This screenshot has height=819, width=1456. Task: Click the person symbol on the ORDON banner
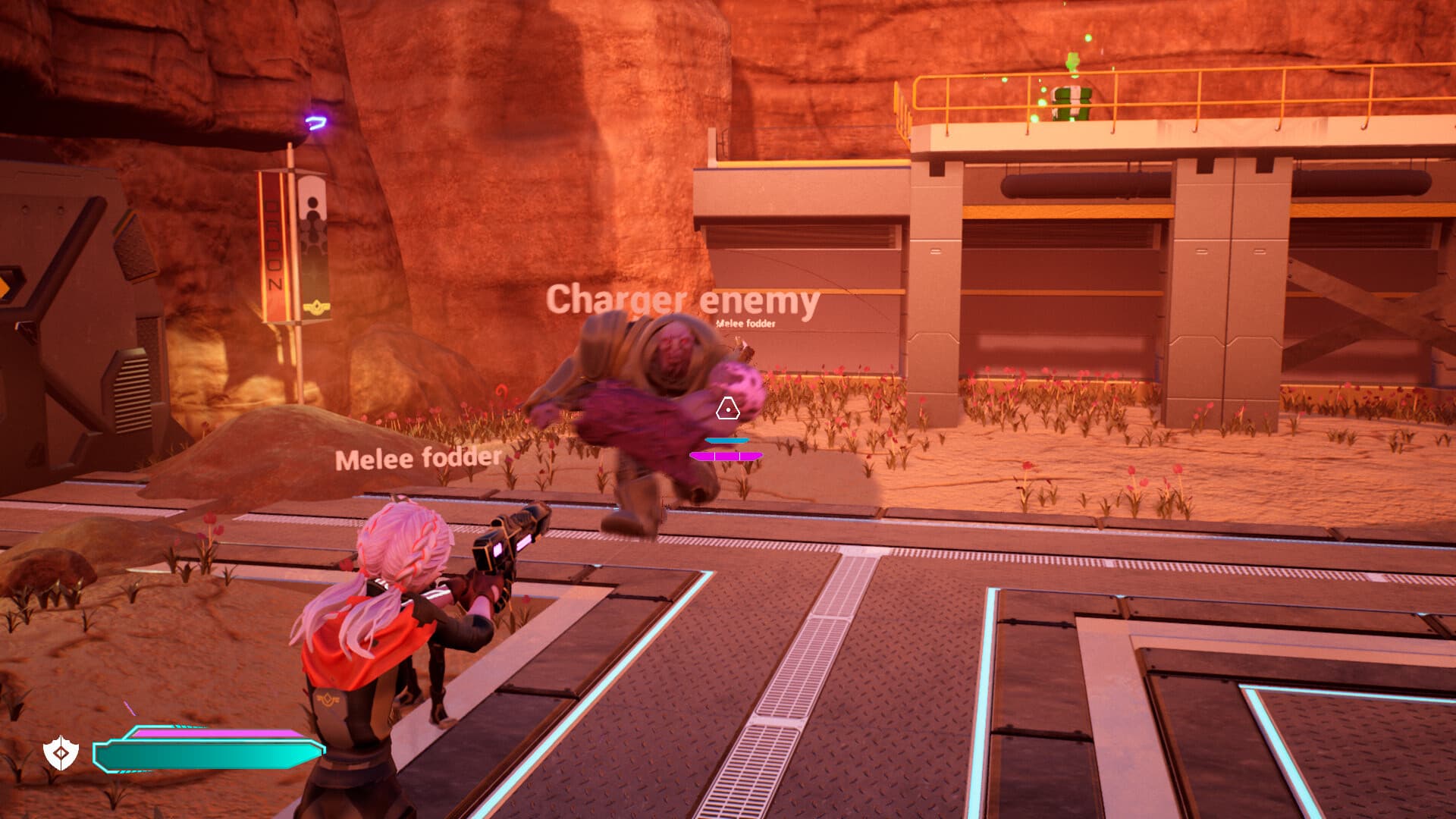click(x=312, y=205)
